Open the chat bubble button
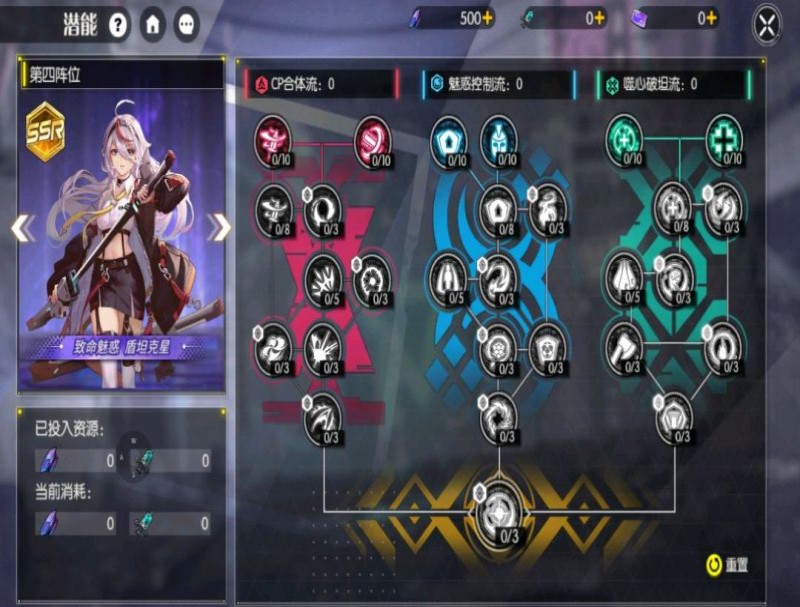Screen dimensions: 800x607 click(x=186, y=24)
